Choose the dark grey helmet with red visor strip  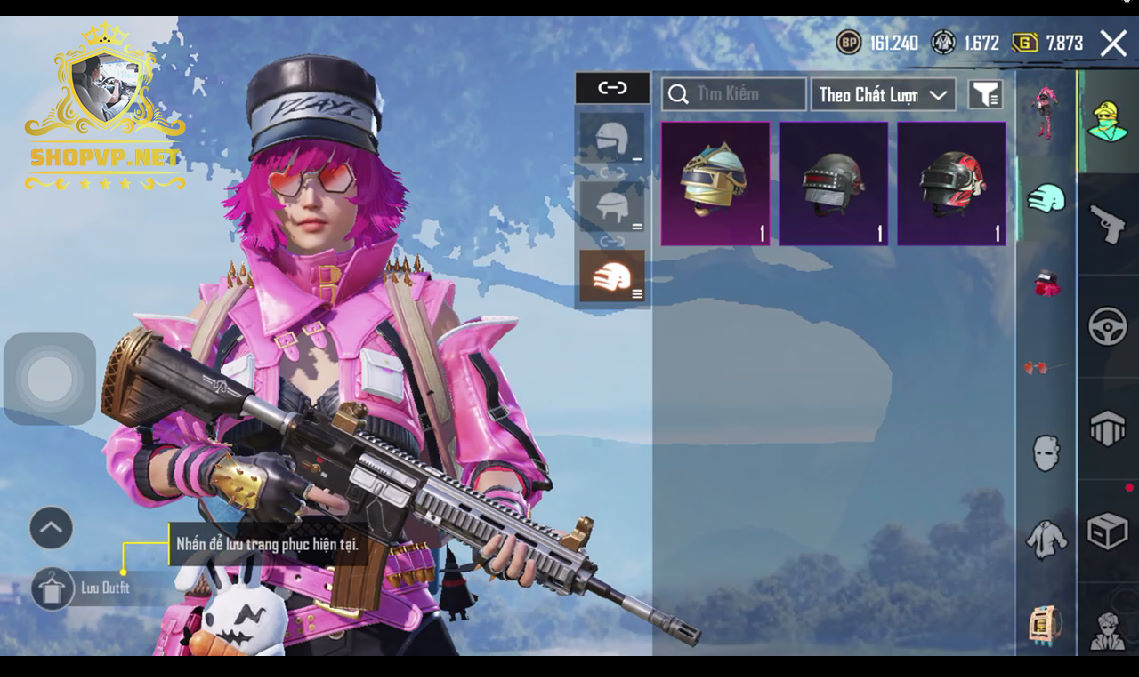click(x=833, y=184)
